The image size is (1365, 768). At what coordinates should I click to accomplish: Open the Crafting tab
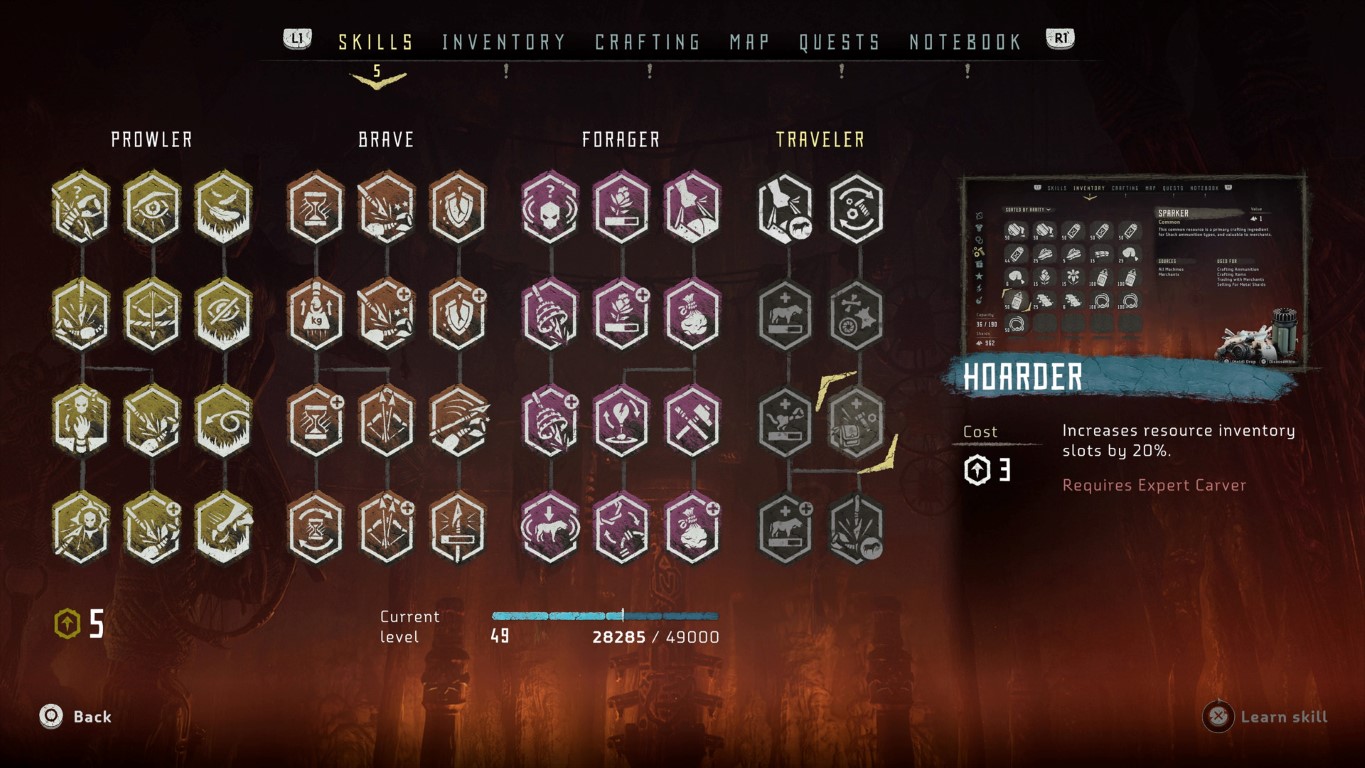(648, 42)
